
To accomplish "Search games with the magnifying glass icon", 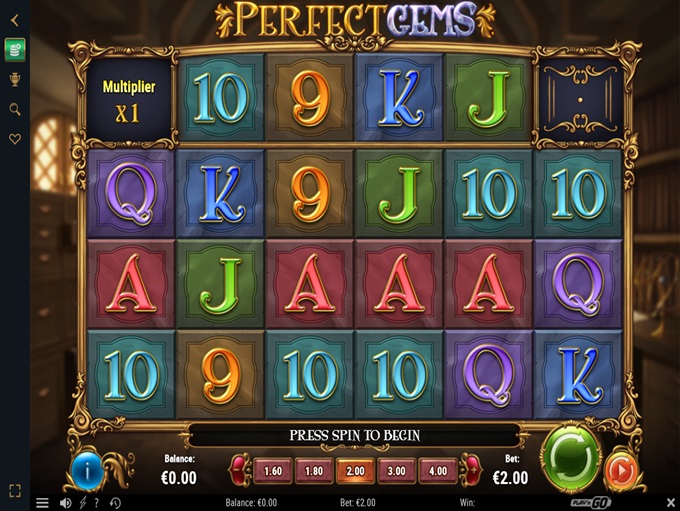I will pos(15,109).
